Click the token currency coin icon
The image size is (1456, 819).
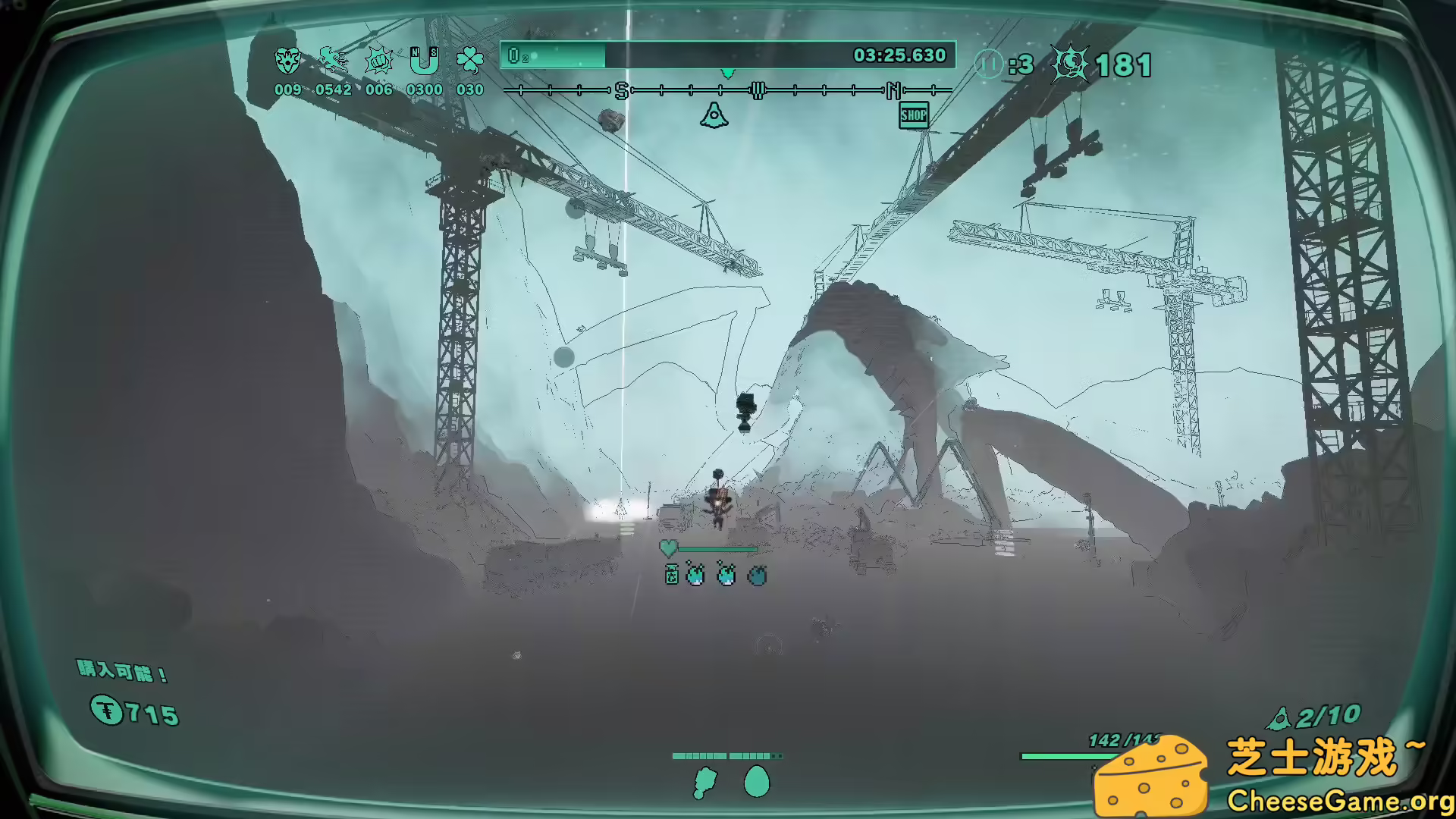tap(107, 711)
